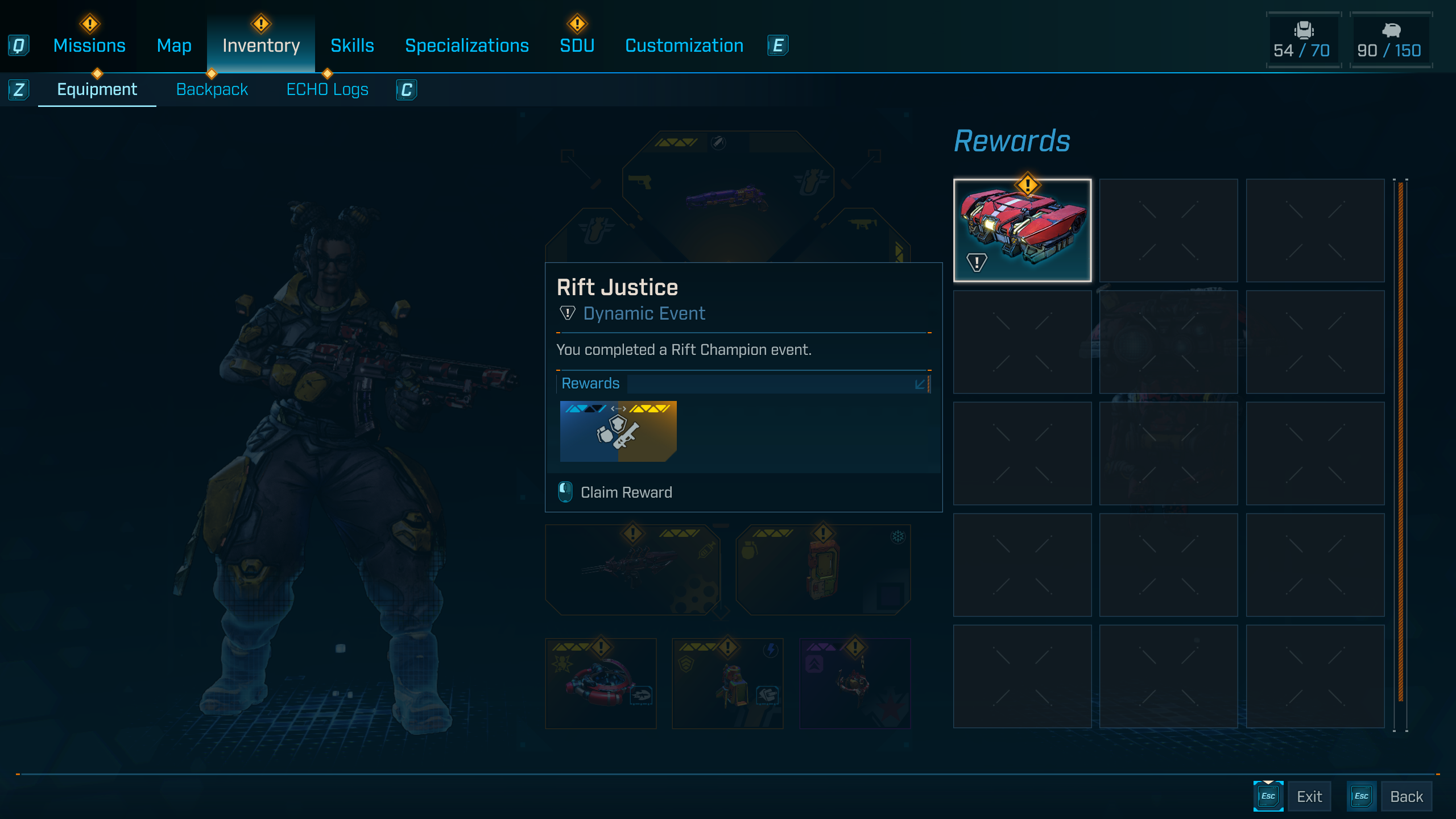Click the exclamation marker on the red reward item
1456x819 pixels.
(x=1027, y=184)
